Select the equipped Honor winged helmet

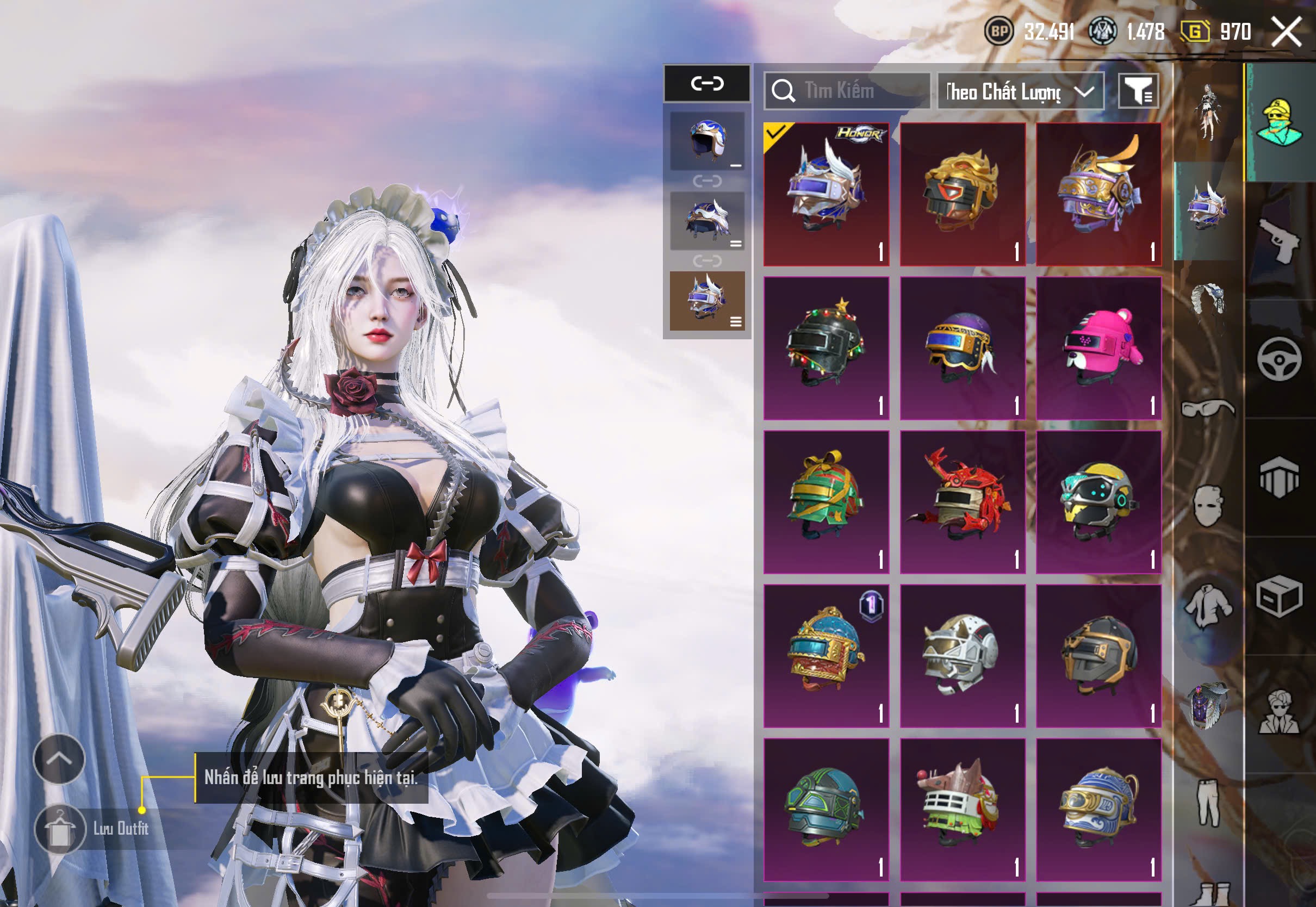coord(826,194)
